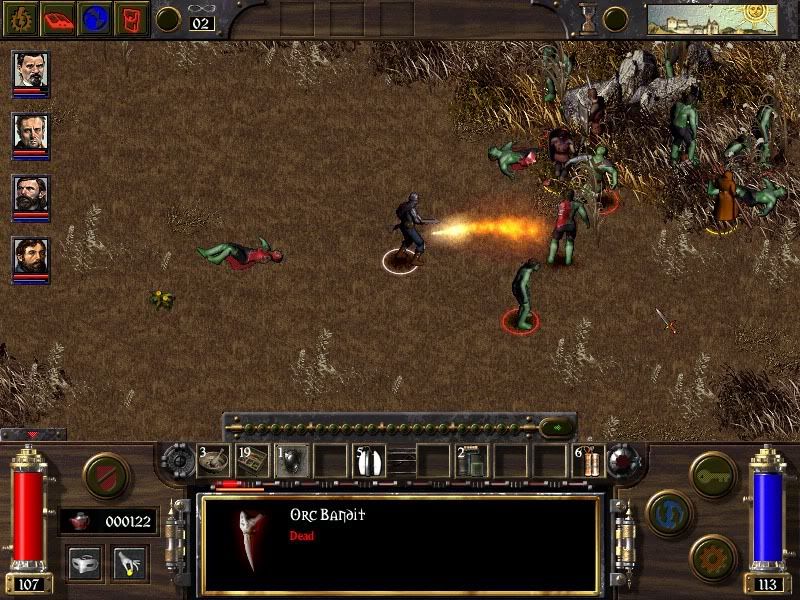This screenshot has width=800, height=600.
Task: Use the hotkey item with count 2
Action: pos(472,461)
